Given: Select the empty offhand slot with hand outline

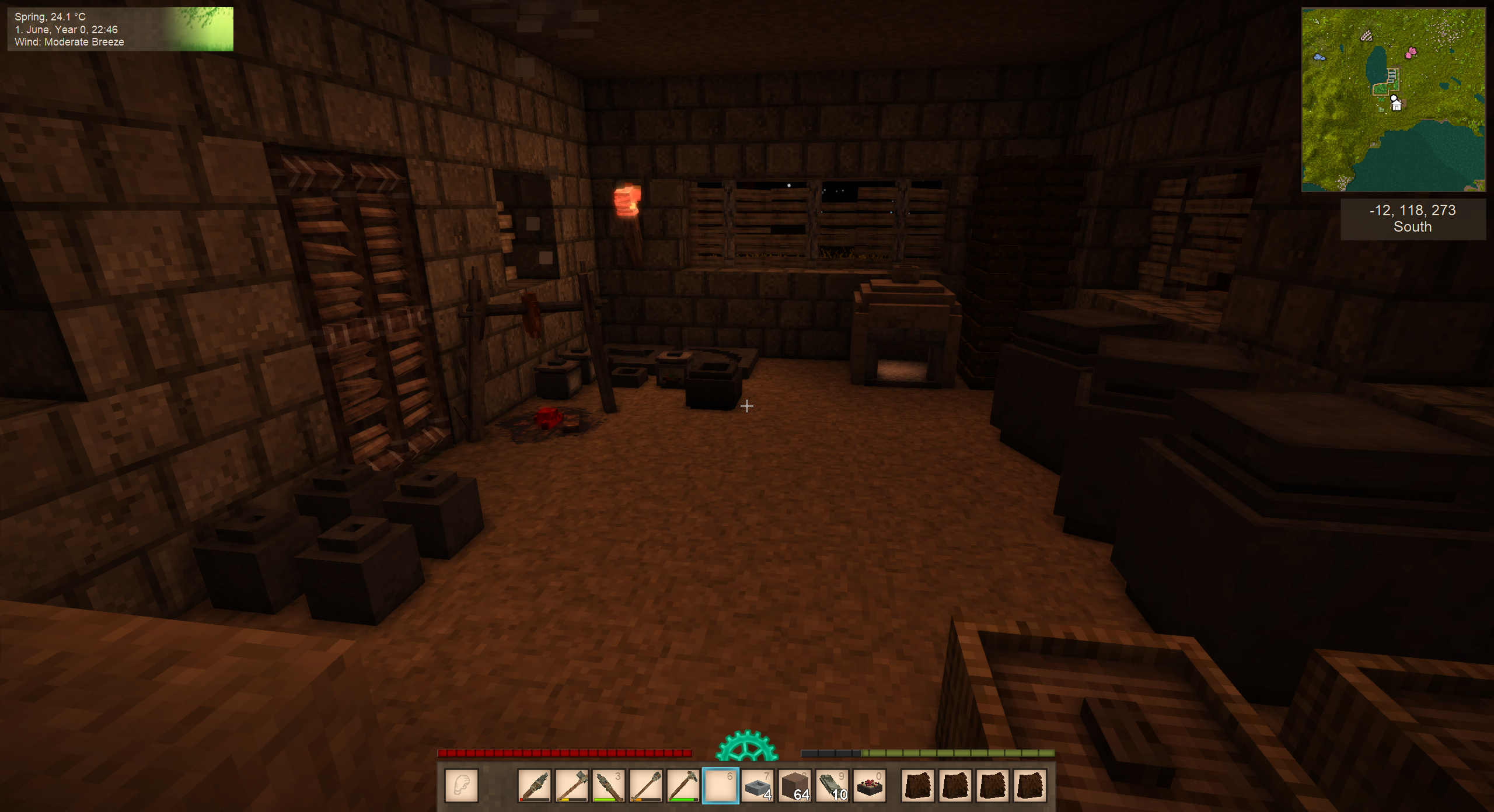Looking at the screenshot, I should (461, 785).
